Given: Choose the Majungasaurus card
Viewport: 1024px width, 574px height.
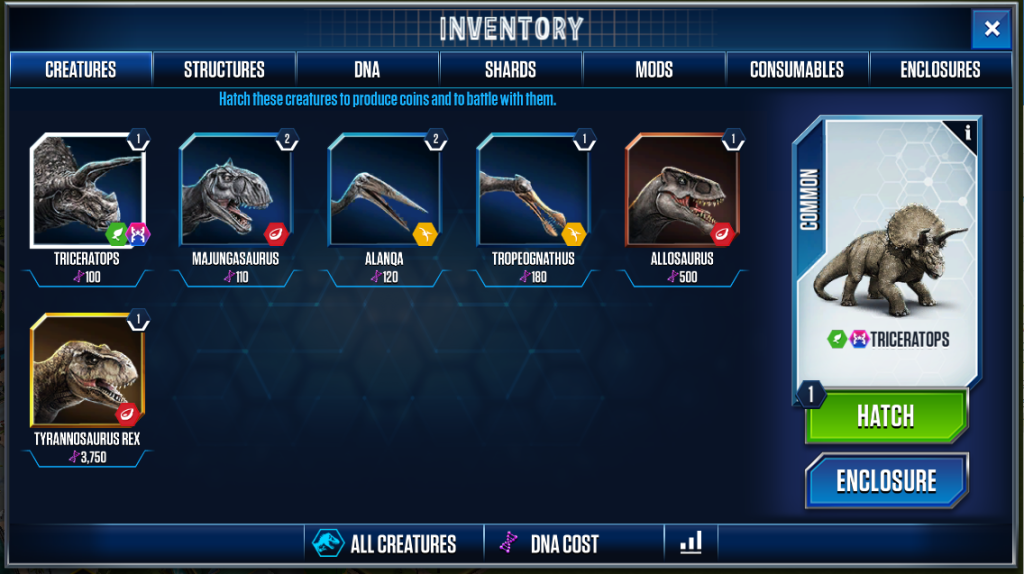Looking at the screenshot, I should [x=236, y=193].
